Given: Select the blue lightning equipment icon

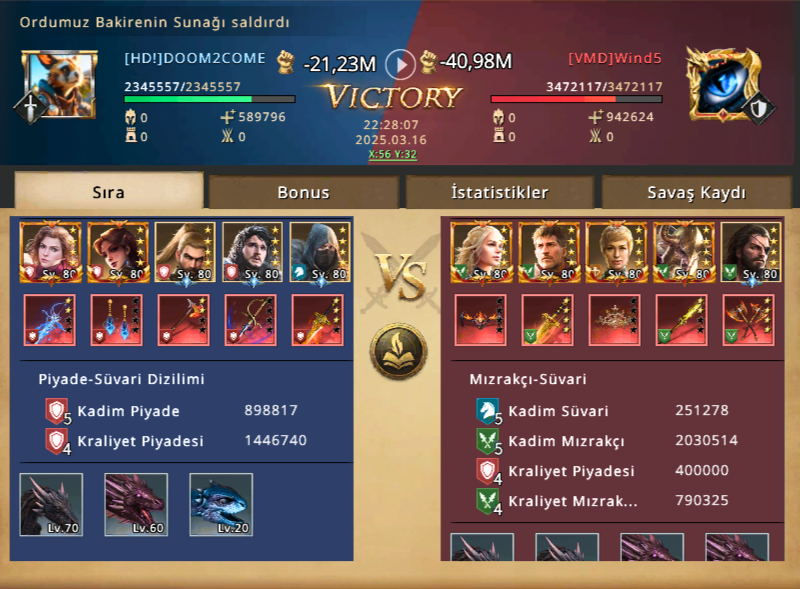Looking at the screenshot, I should 51,320.
